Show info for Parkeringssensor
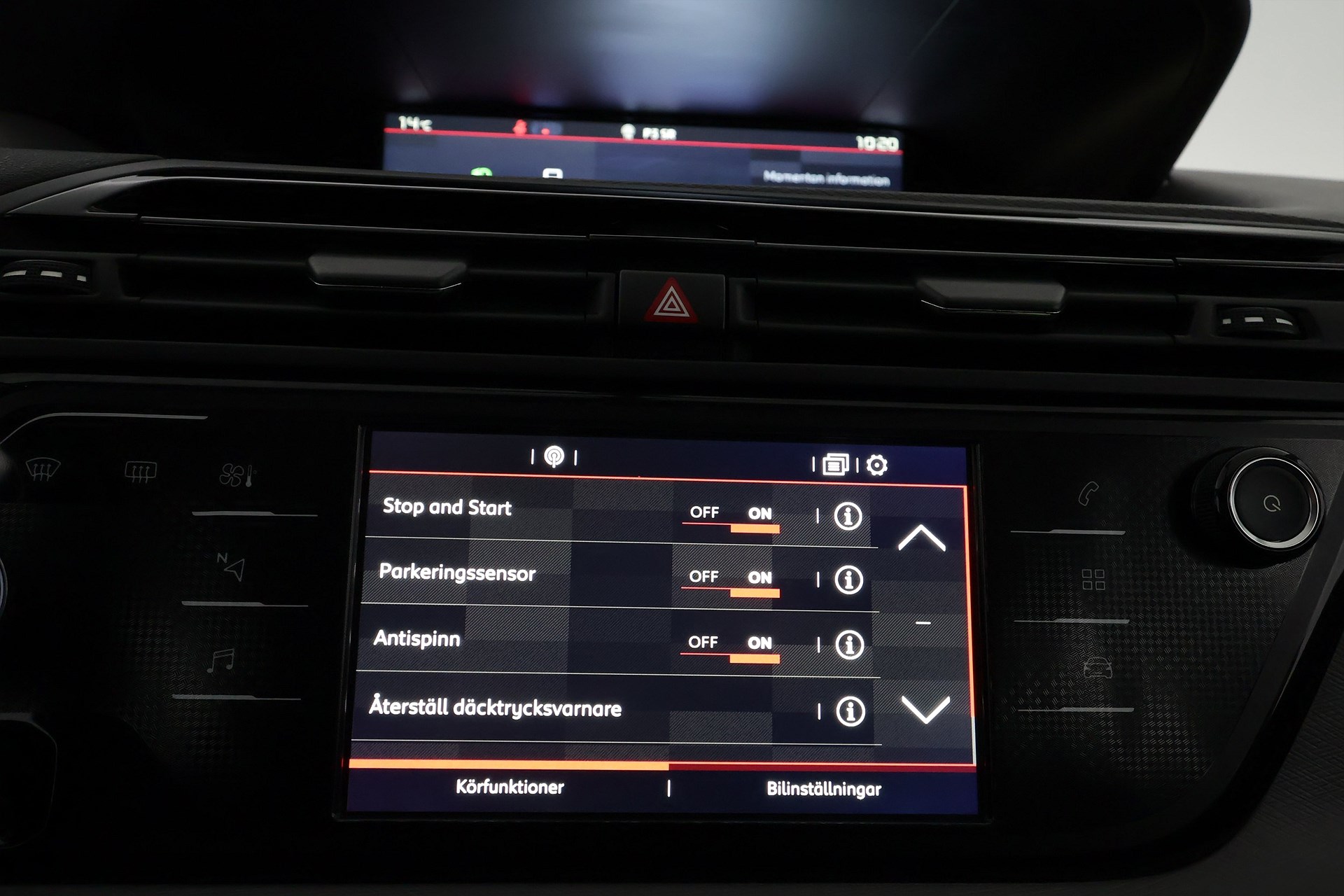The width and height of the screenshot is (1344, 896). click(848, 580)
